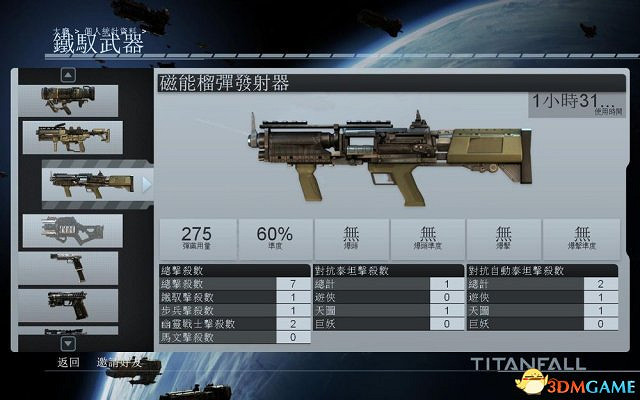This screenshot has width=640, height=400.
Task: Go back with the 返回 button
Action: (67, 362)
